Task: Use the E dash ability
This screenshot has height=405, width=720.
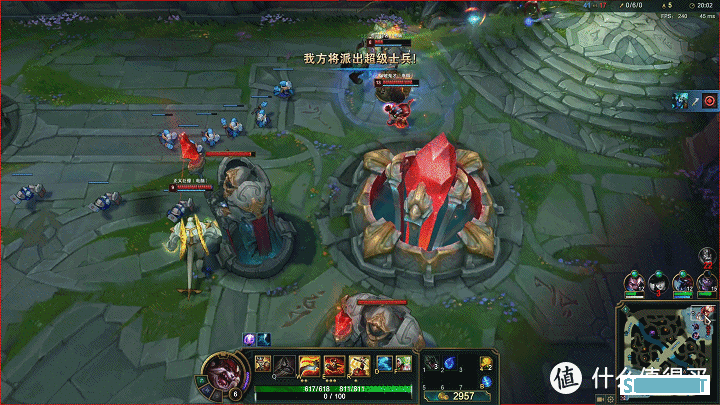Action: (x=332, y=364)
